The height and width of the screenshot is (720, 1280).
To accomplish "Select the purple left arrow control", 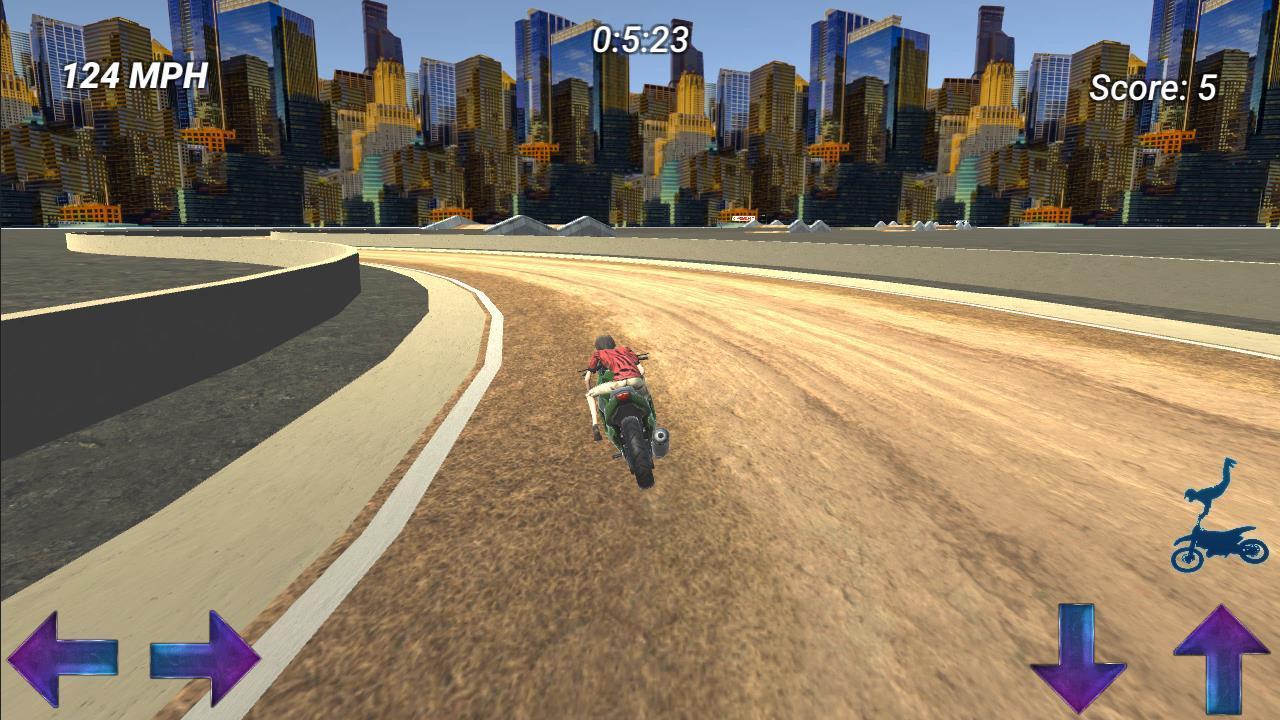I will pos(65,657).
